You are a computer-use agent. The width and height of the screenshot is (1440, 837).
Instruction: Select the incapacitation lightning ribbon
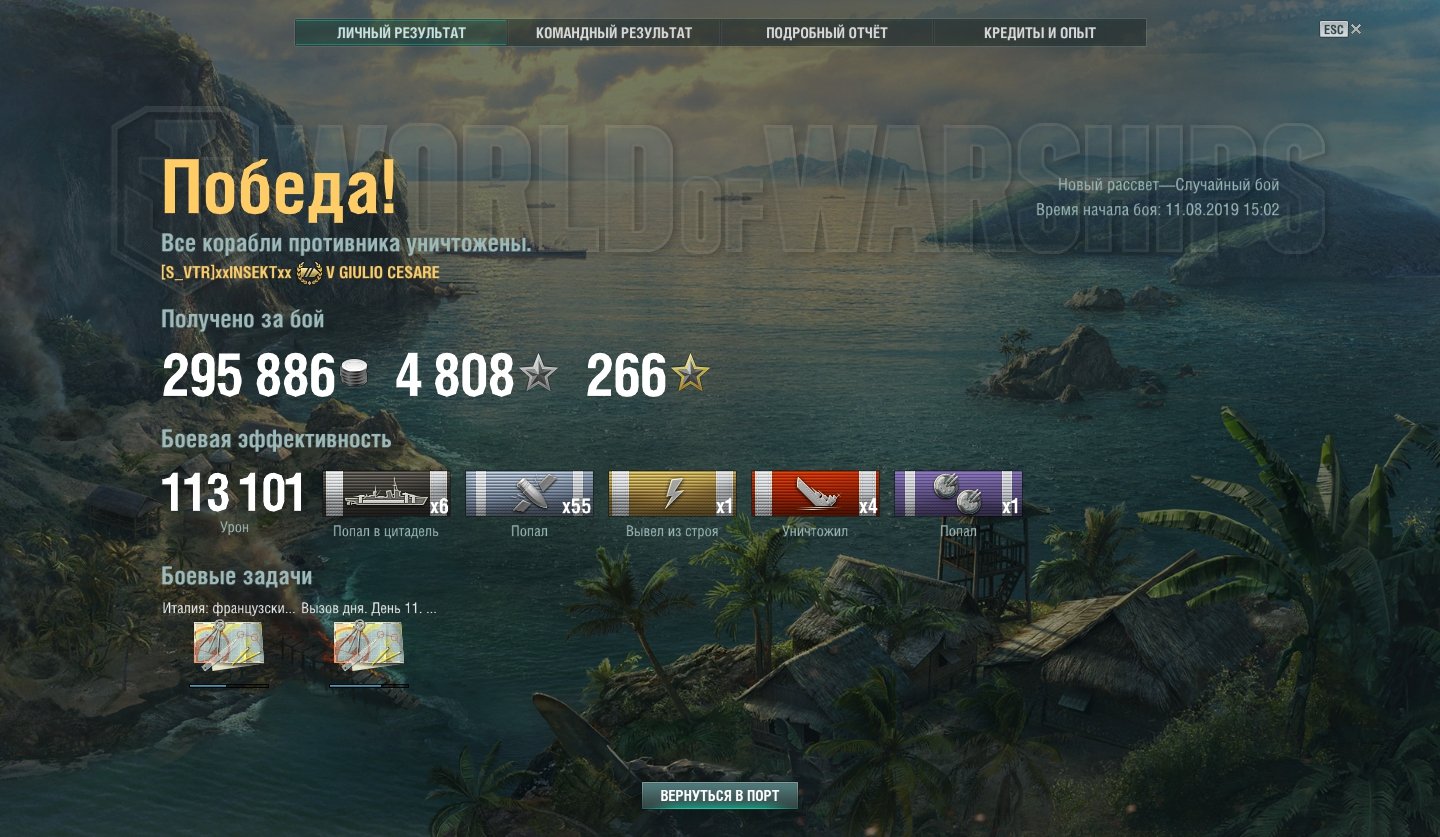pyautogui.click(x=672, y=493)
